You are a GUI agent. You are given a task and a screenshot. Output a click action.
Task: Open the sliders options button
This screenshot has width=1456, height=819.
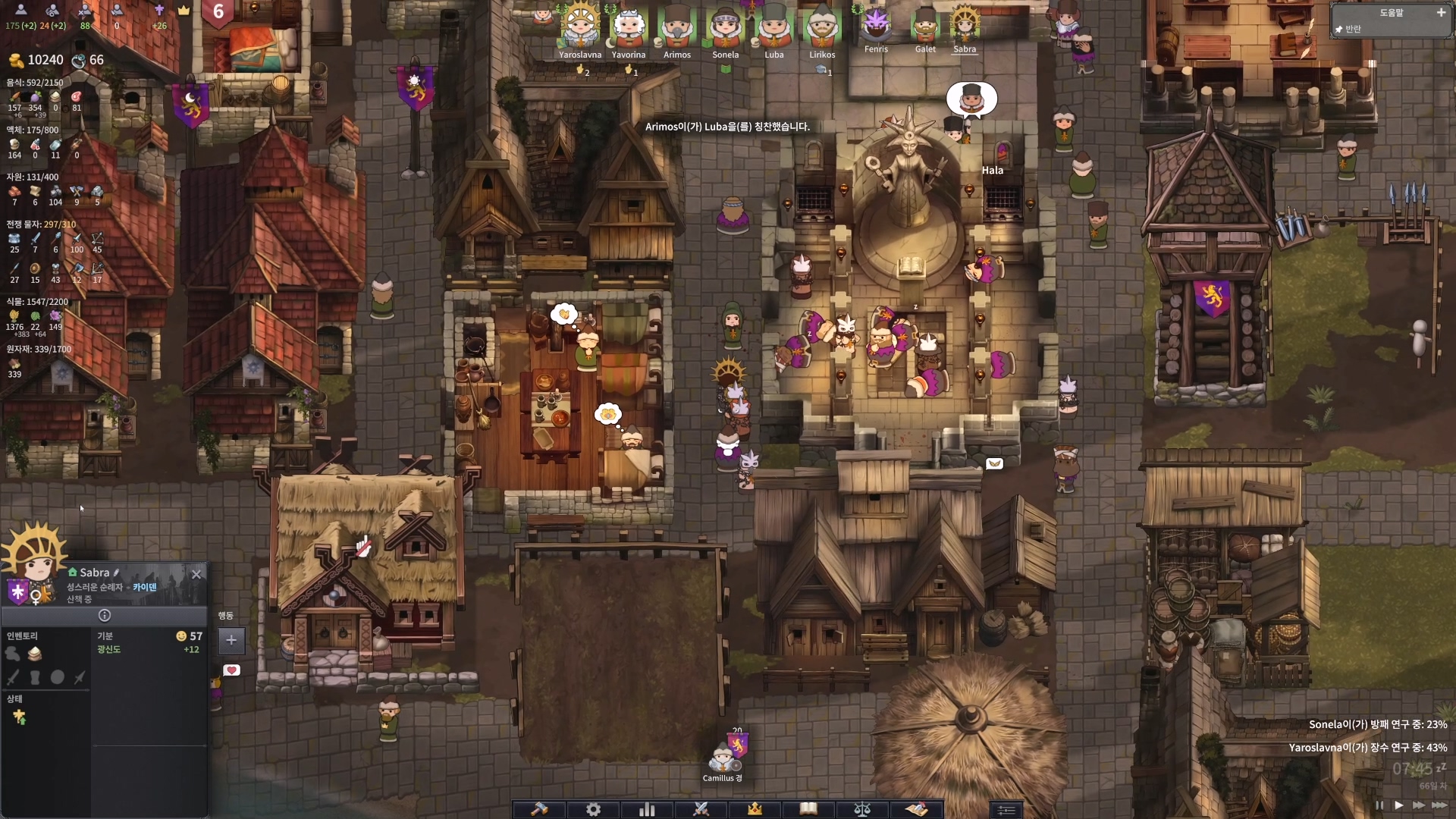click(1006, 810)
